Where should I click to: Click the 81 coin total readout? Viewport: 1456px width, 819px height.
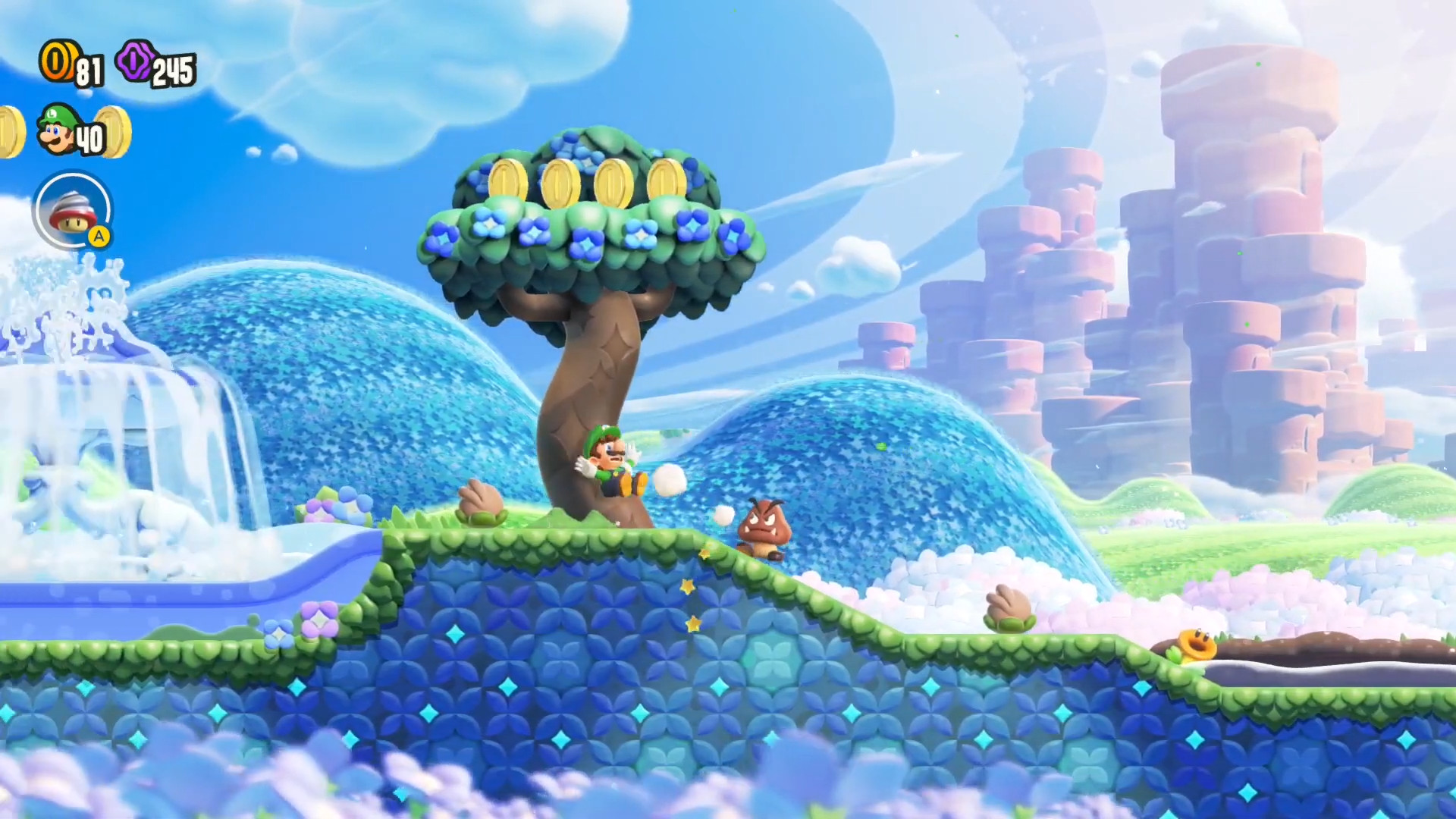89,70
